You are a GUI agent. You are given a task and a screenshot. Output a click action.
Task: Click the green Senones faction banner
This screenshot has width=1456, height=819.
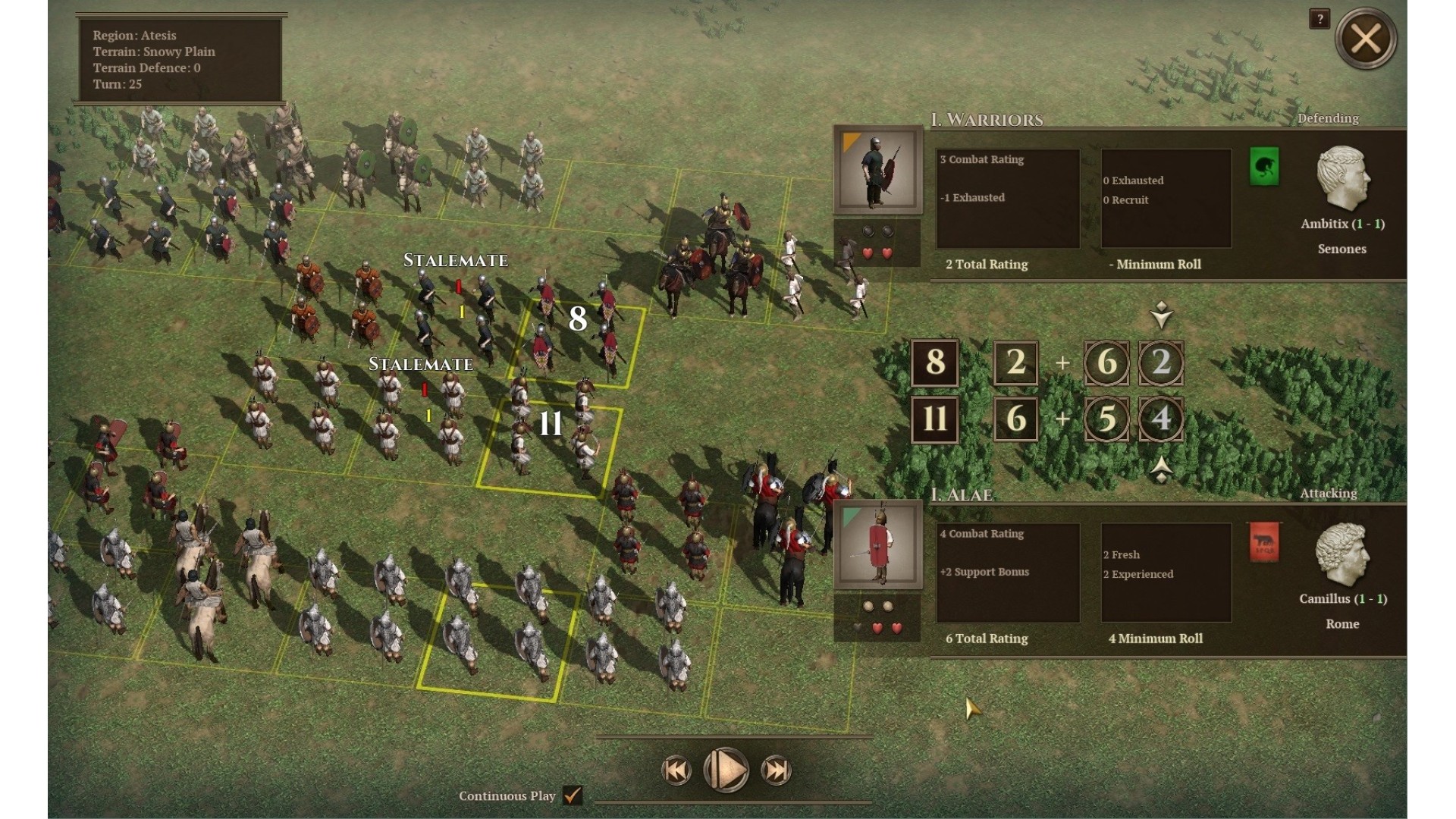[1263, 167]
